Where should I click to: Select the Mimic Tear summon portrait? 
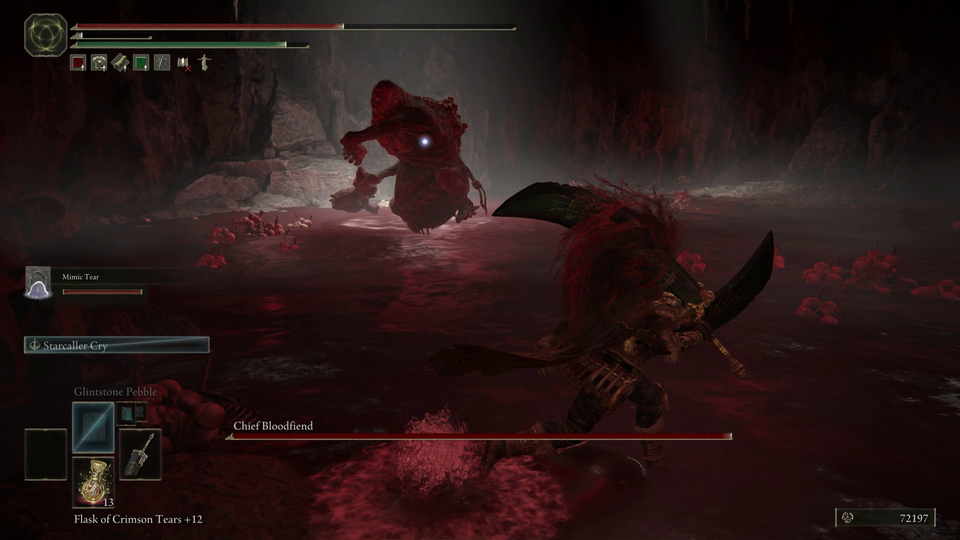click(38, 282)
